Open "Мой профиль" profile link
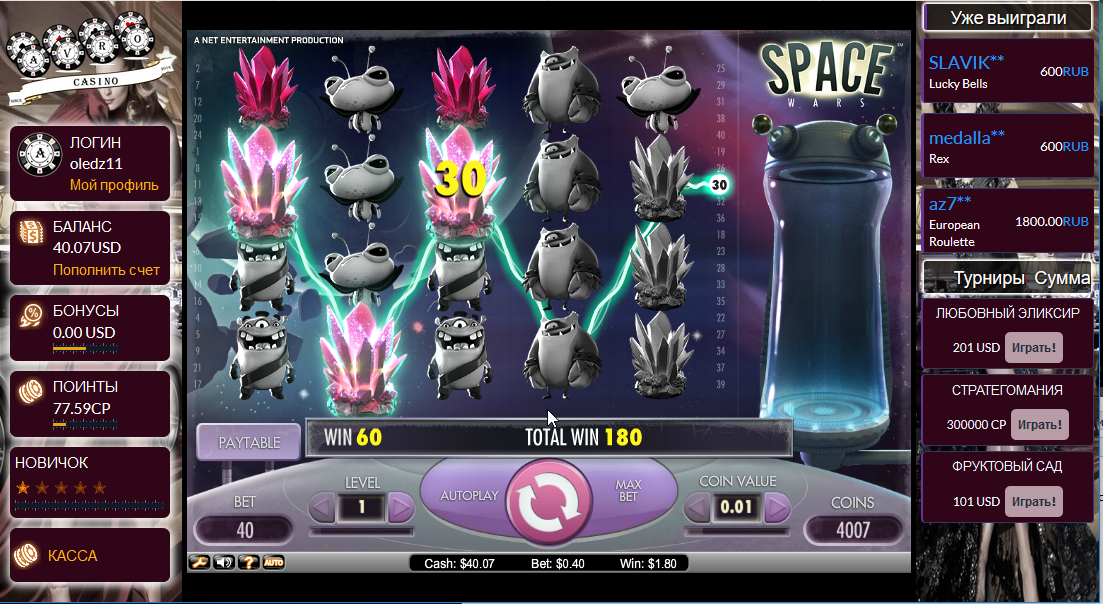The height and width of the screenshot is (604, 1103). click(114, 185)
